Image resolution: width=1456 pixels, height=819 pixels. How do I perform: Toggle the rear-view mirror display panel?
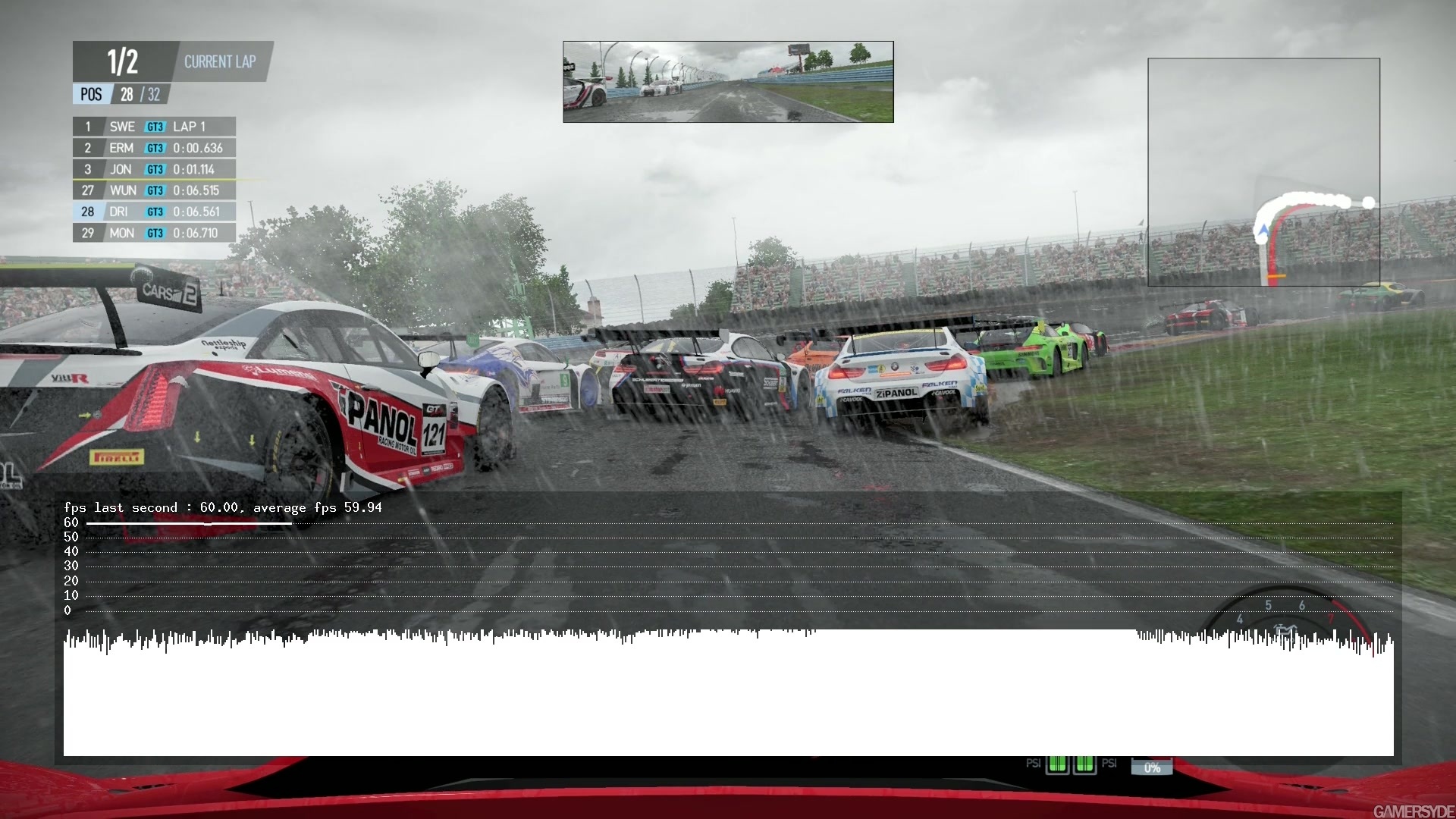pyautogui.click(x=728, y=81)
